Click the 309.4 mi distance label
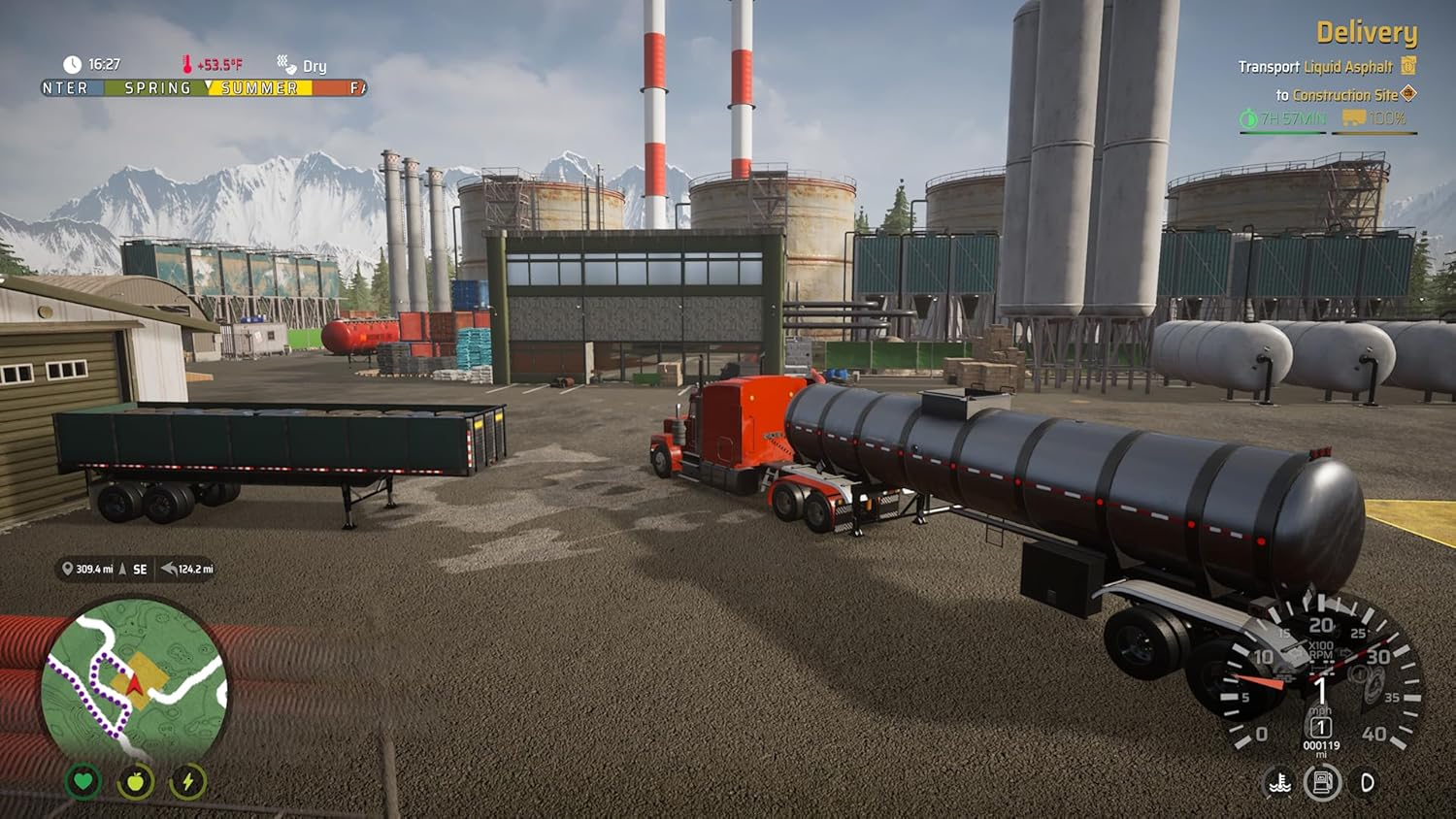Image resolution: width=1456 pixels, height=819 pixels. pos(93,569)
